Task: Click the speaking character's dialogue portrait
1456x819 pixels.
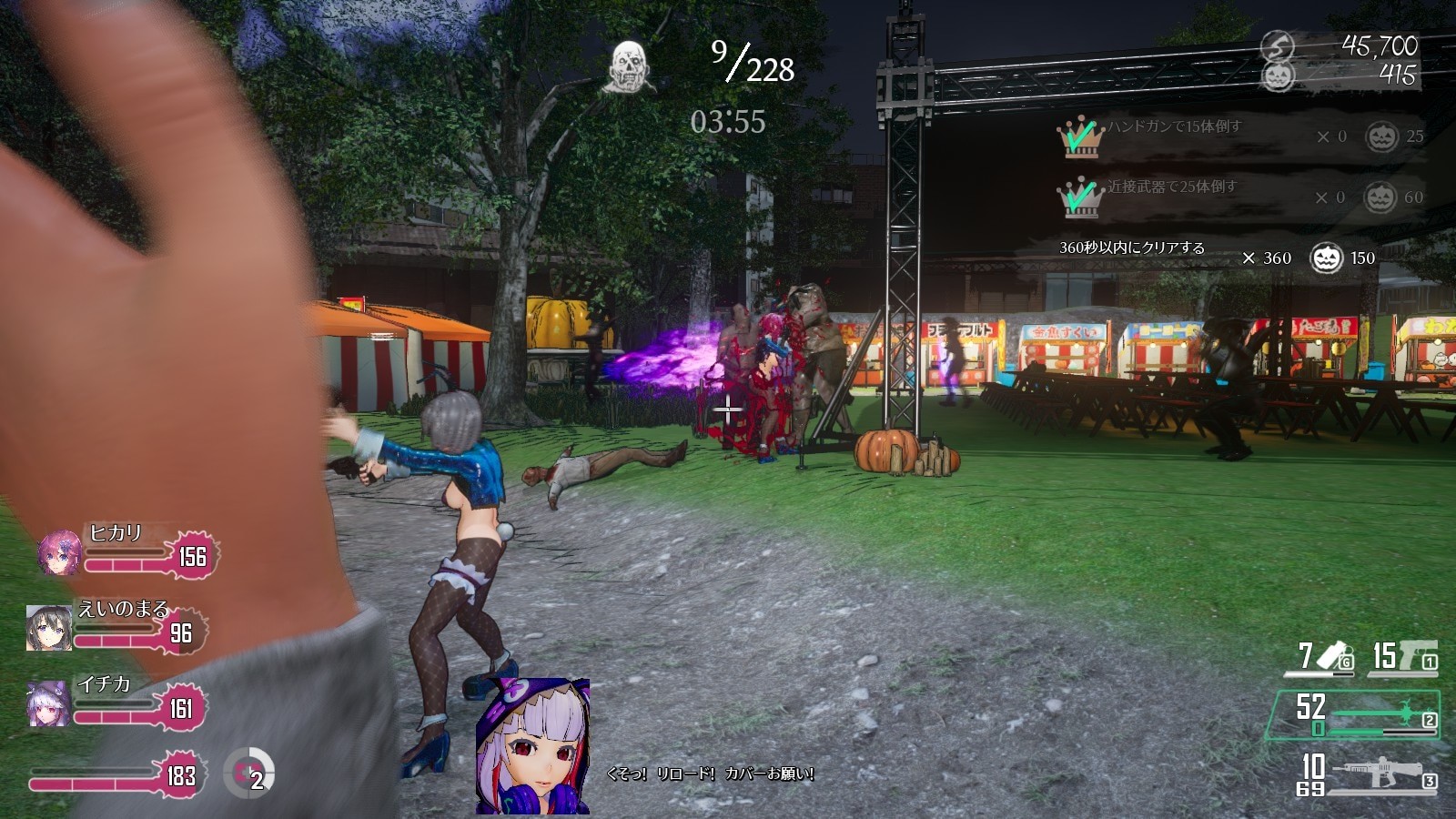Action: 532,746
